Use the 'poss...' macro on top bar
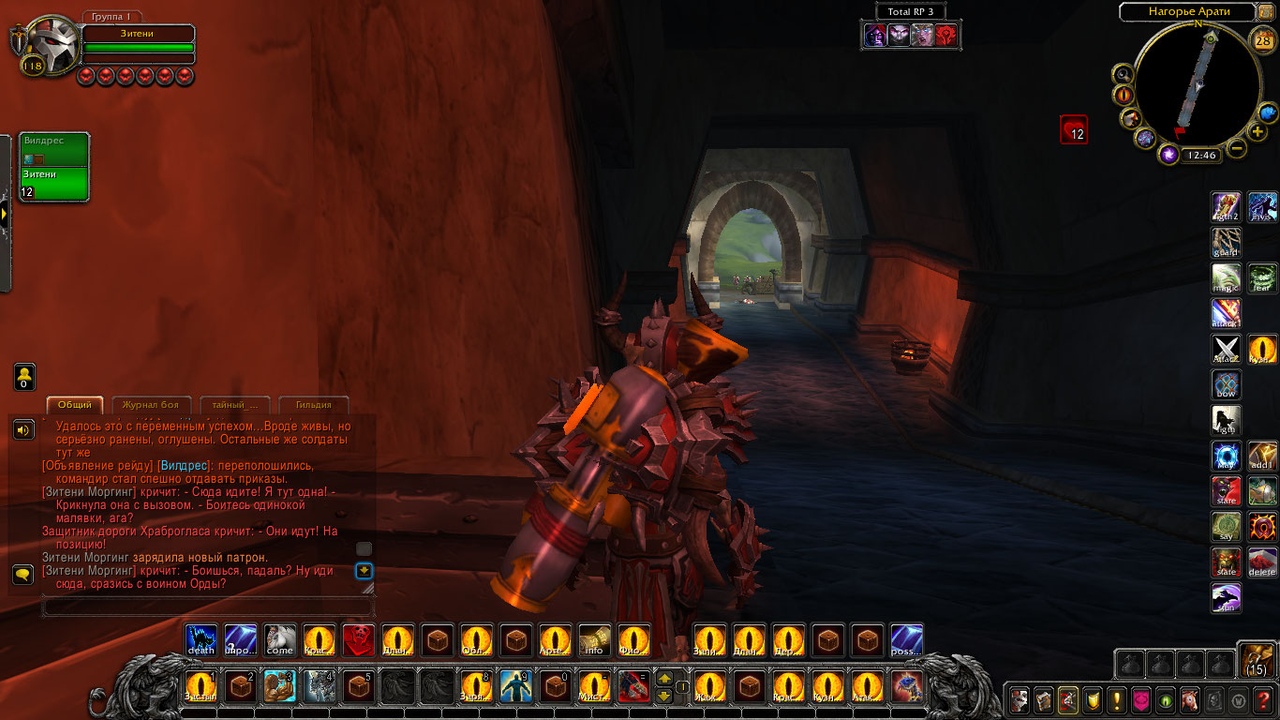Viewport: 1280px width, 720px height. pyautogui.click(x=906, y=640)
